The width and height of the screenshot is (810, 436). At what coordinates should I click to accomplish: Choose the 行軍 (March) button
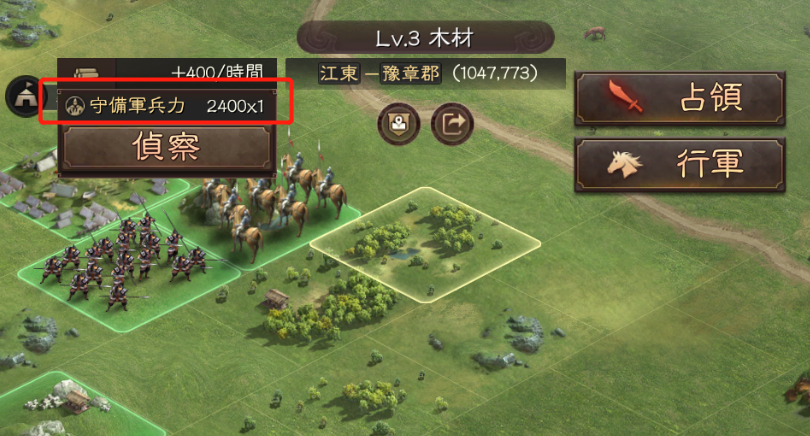[678, 165]
